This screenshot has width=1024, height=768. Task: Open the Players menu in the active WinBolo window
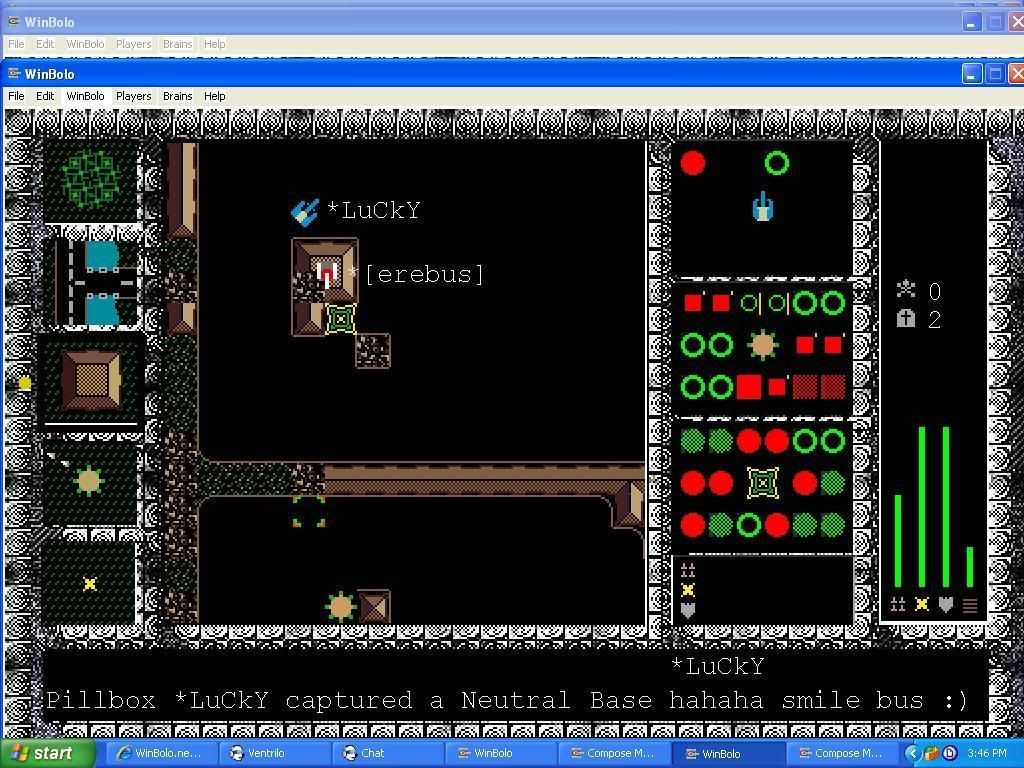(133, 96)
